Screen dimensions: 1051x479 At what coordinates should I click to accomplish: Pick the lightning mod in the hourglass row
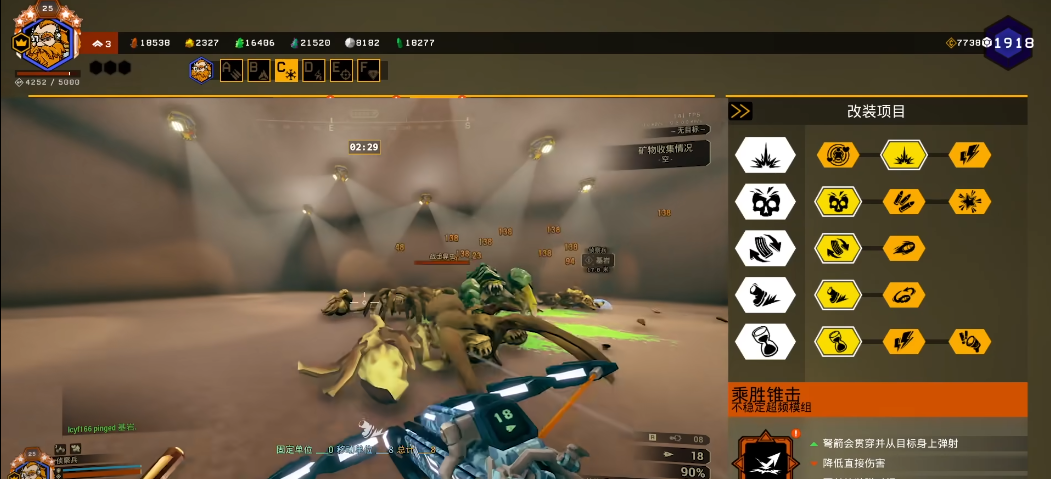coord(904,341)
